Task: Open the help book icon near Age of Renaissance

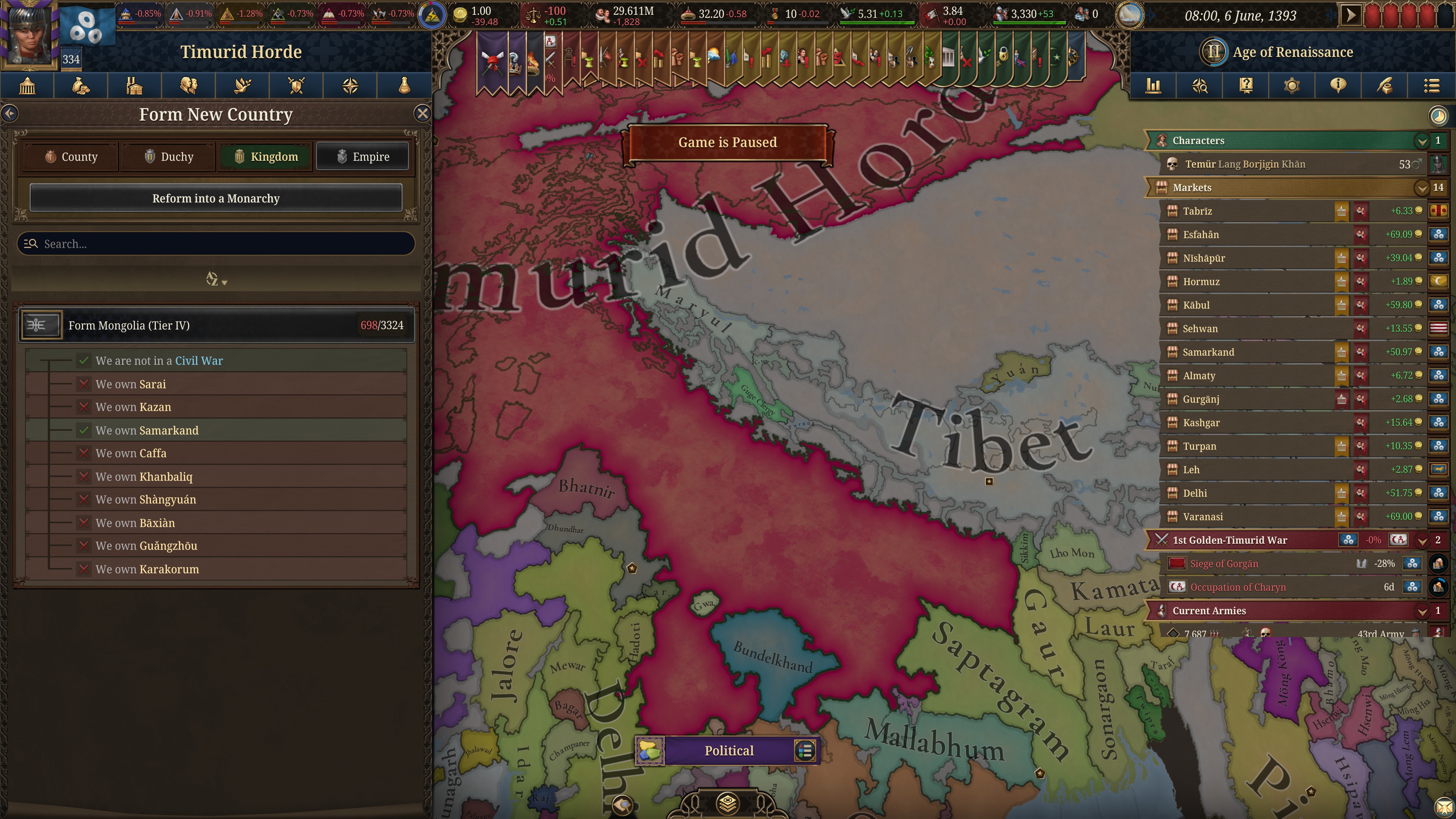Action: [x=1246, y=85]
